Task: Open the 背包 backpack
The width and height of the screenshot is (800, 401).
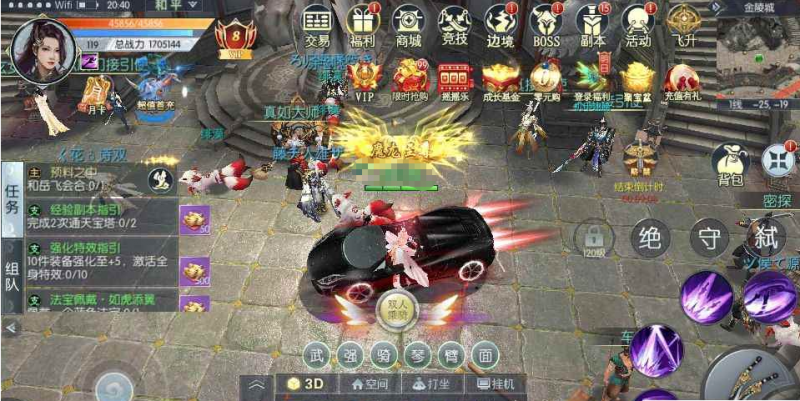Action: click(728, 163)
